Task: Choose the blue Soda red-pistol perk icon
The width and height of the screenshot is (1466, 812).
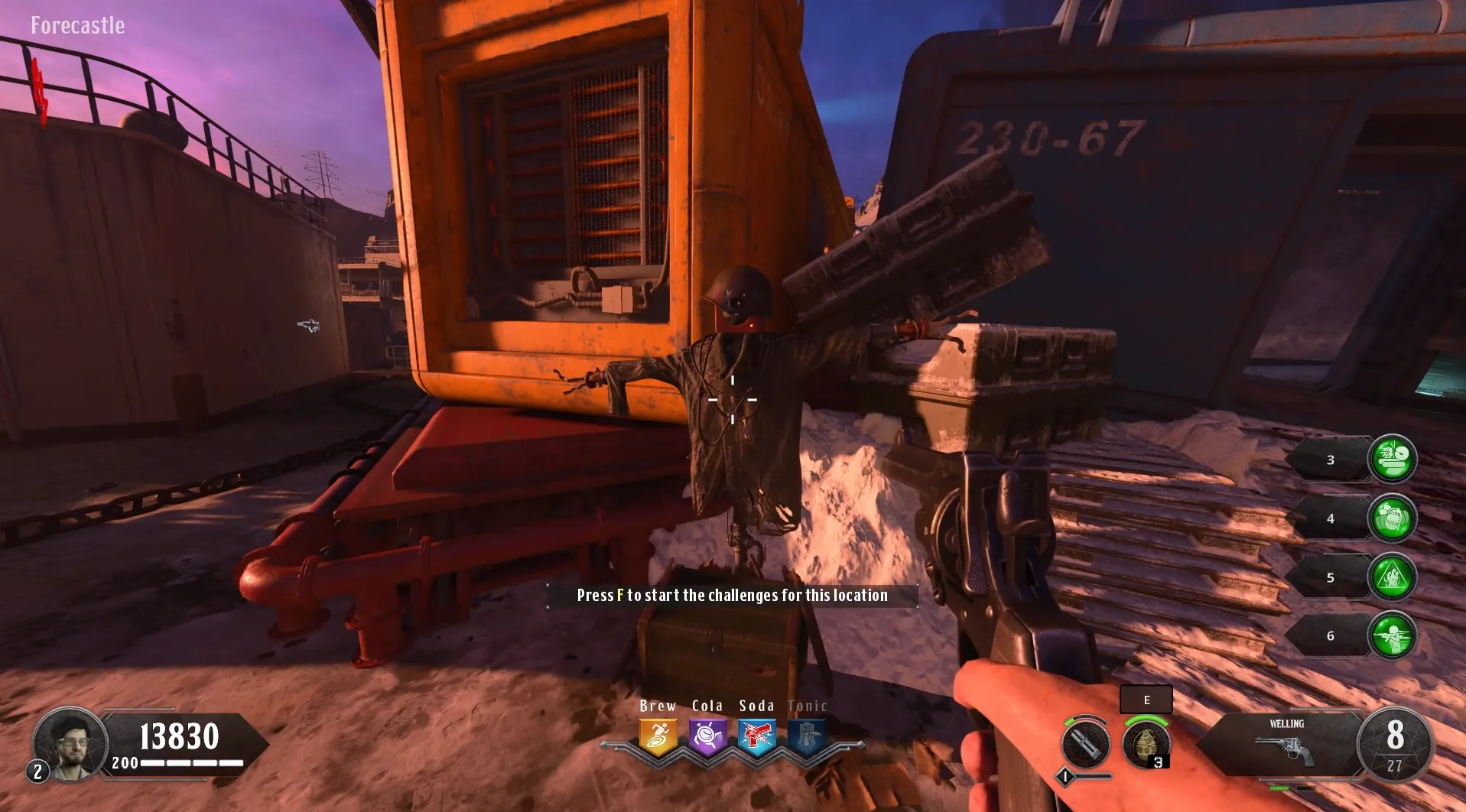Action: (x=757, y=737)
